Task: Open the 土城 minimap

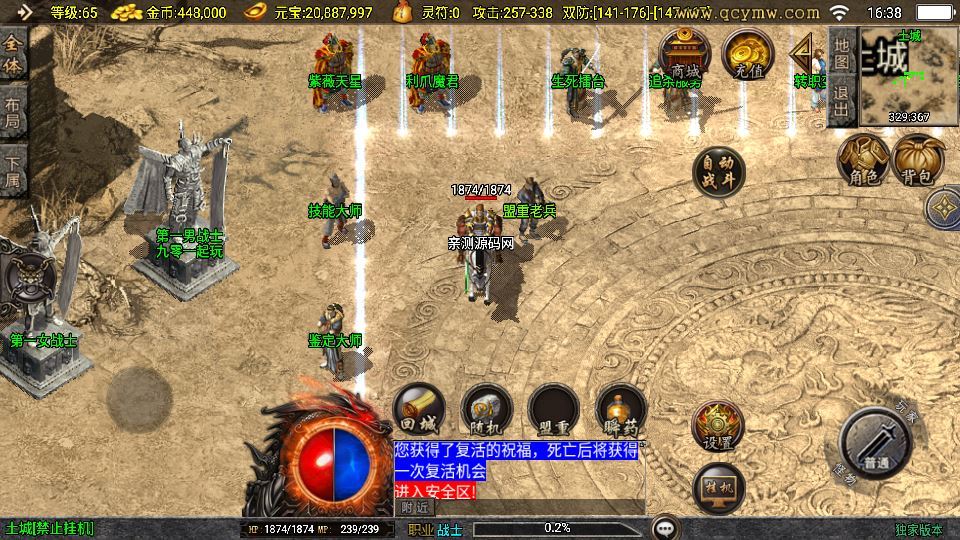Action: pos(908,76)
